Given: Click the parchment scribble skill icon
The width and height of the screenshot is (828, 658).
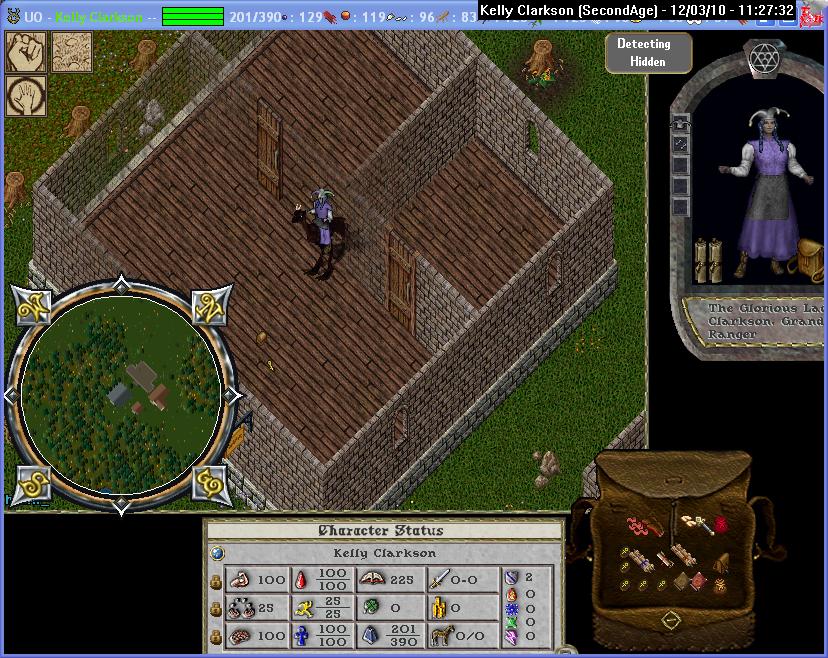Looking at the screenshot, I should coord(72,52).
